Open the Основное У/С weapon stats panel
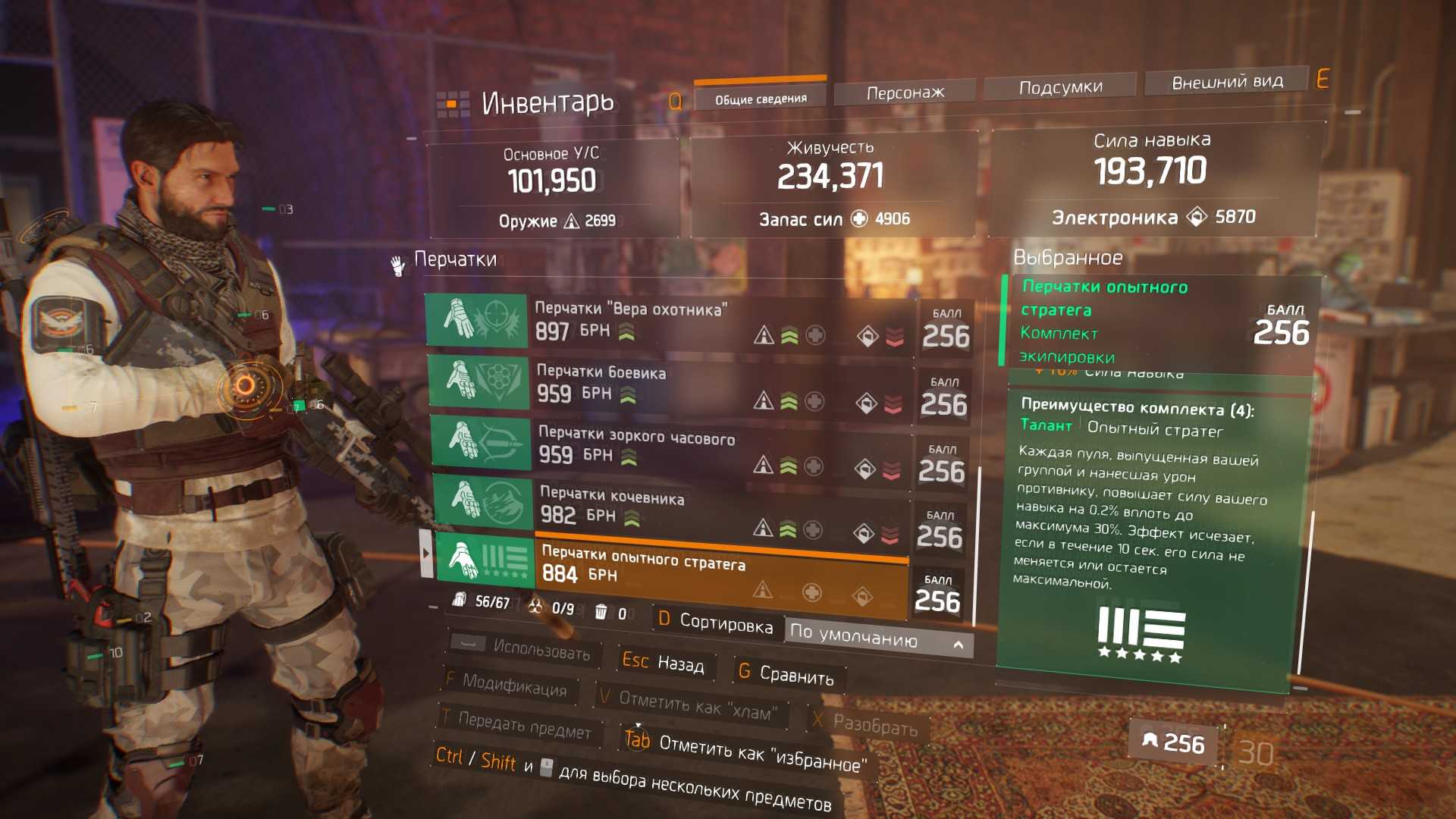This screenshot has width=1456, height=819. 552,186
